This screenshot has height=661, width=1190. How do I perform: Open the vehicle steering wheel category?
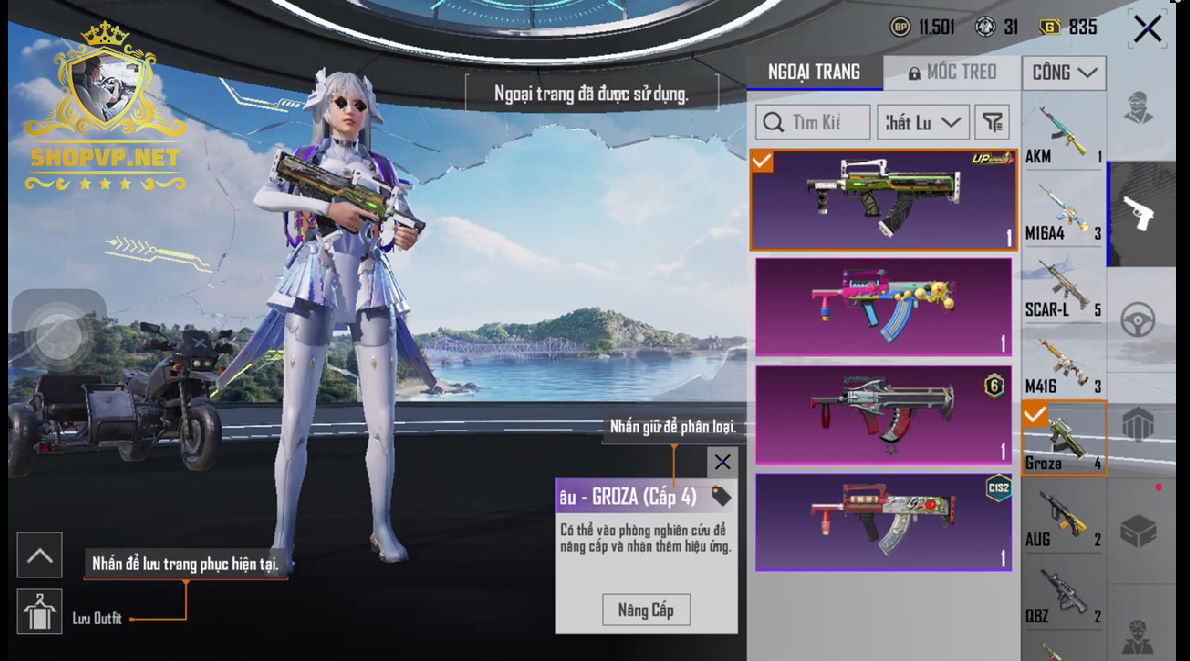coord(1138,320)
